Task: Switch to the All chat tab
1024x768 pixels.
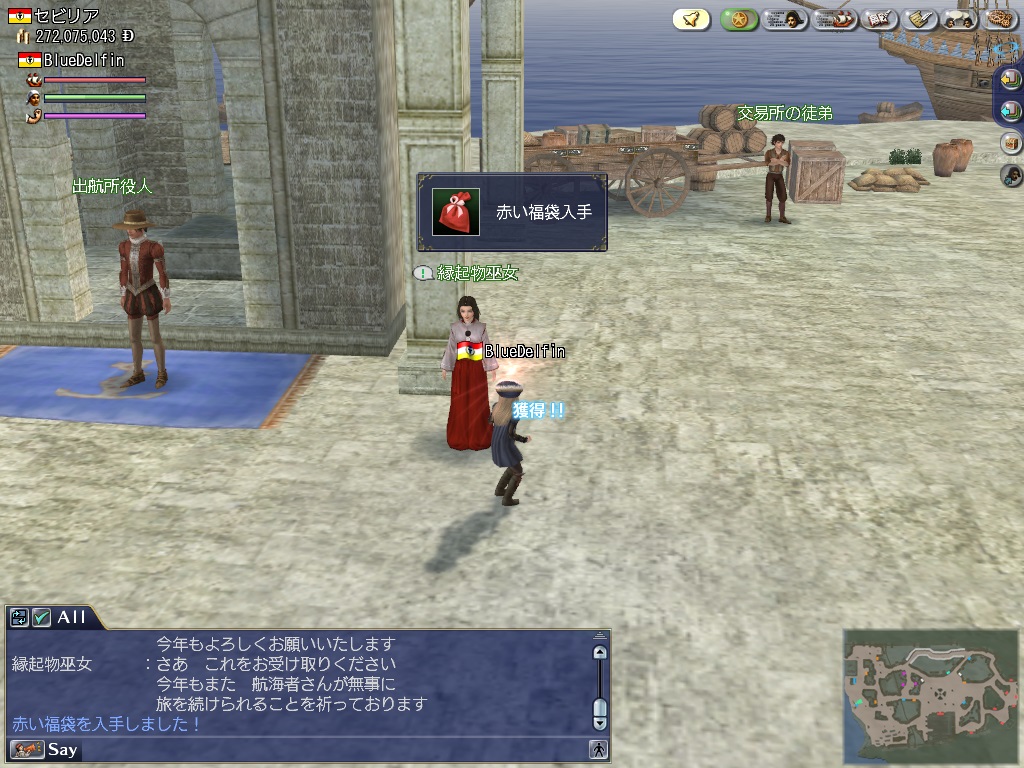Action: coord(71,617)
